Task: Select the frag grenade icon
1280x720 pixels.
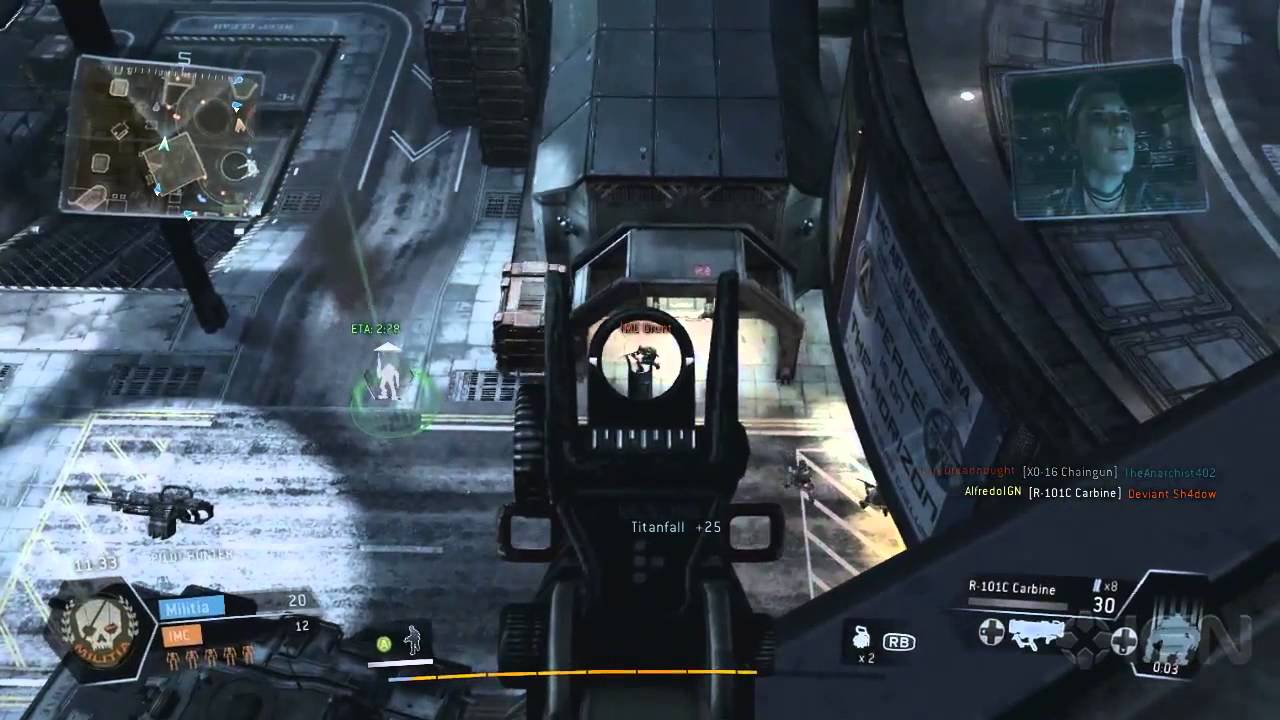Action: click(861, 635)
